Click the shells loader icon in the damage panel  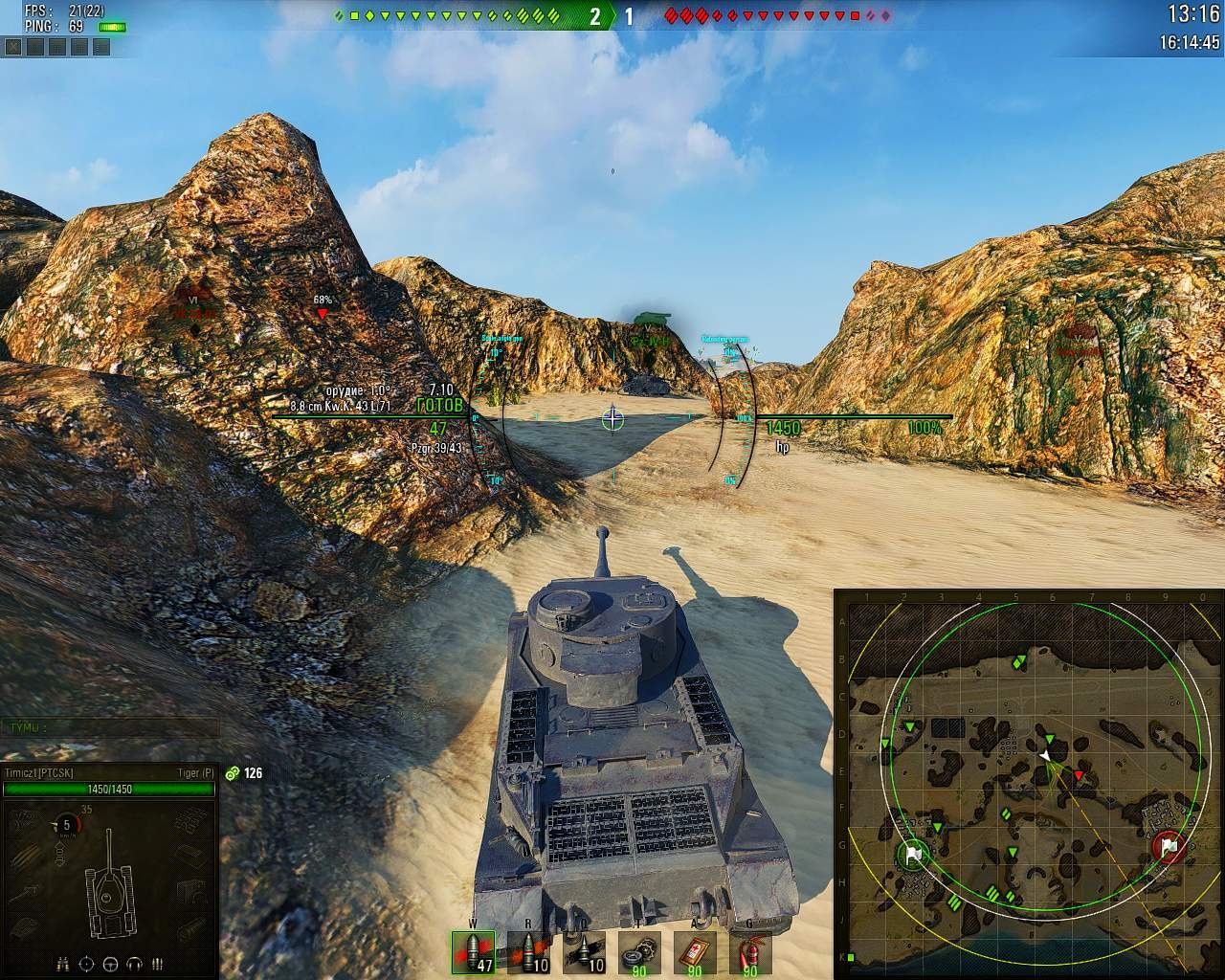click(158, 964)
